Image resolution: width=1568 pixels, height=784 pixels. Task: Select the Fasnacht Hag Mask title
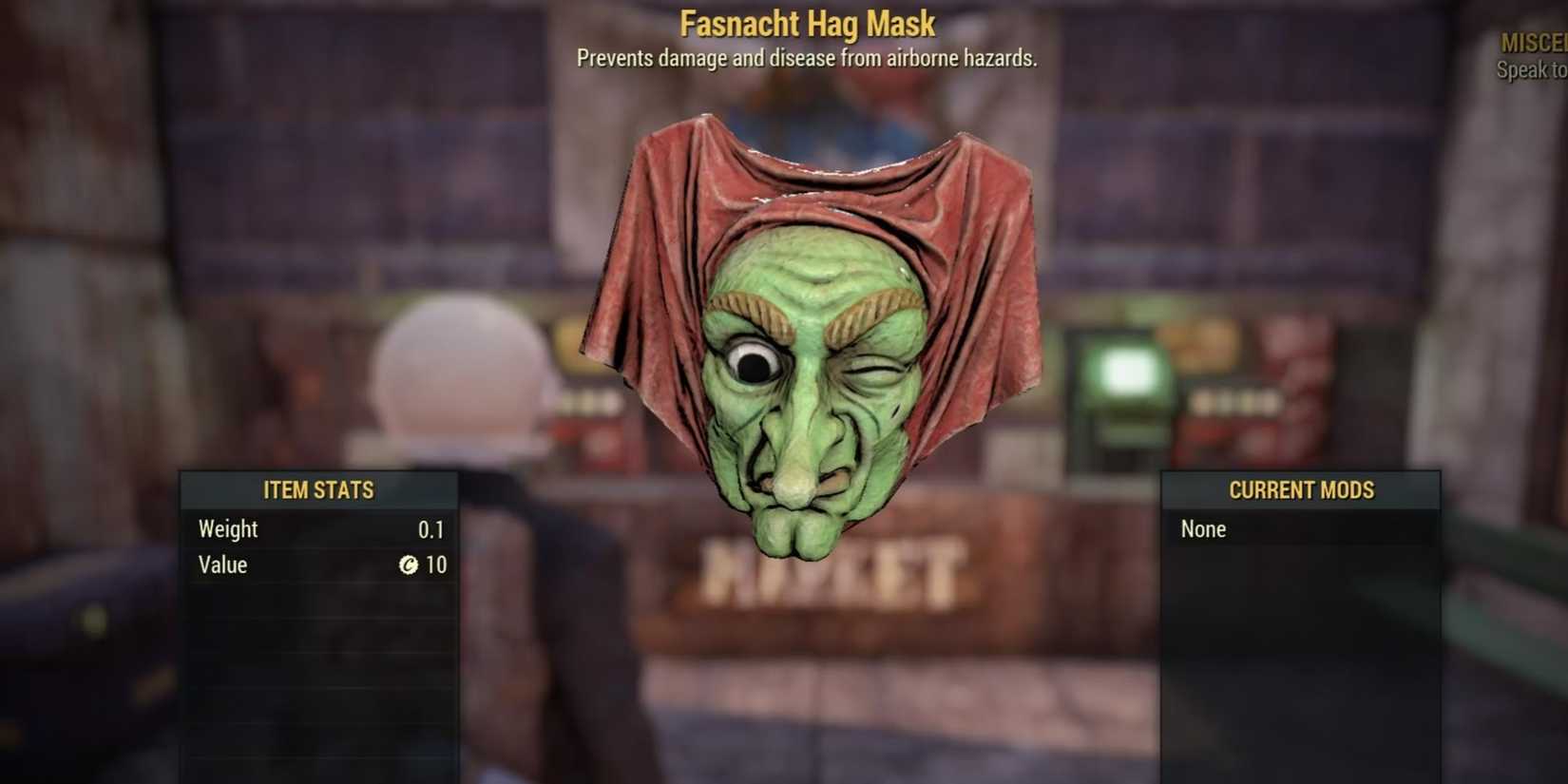click(x=806, y=22)
